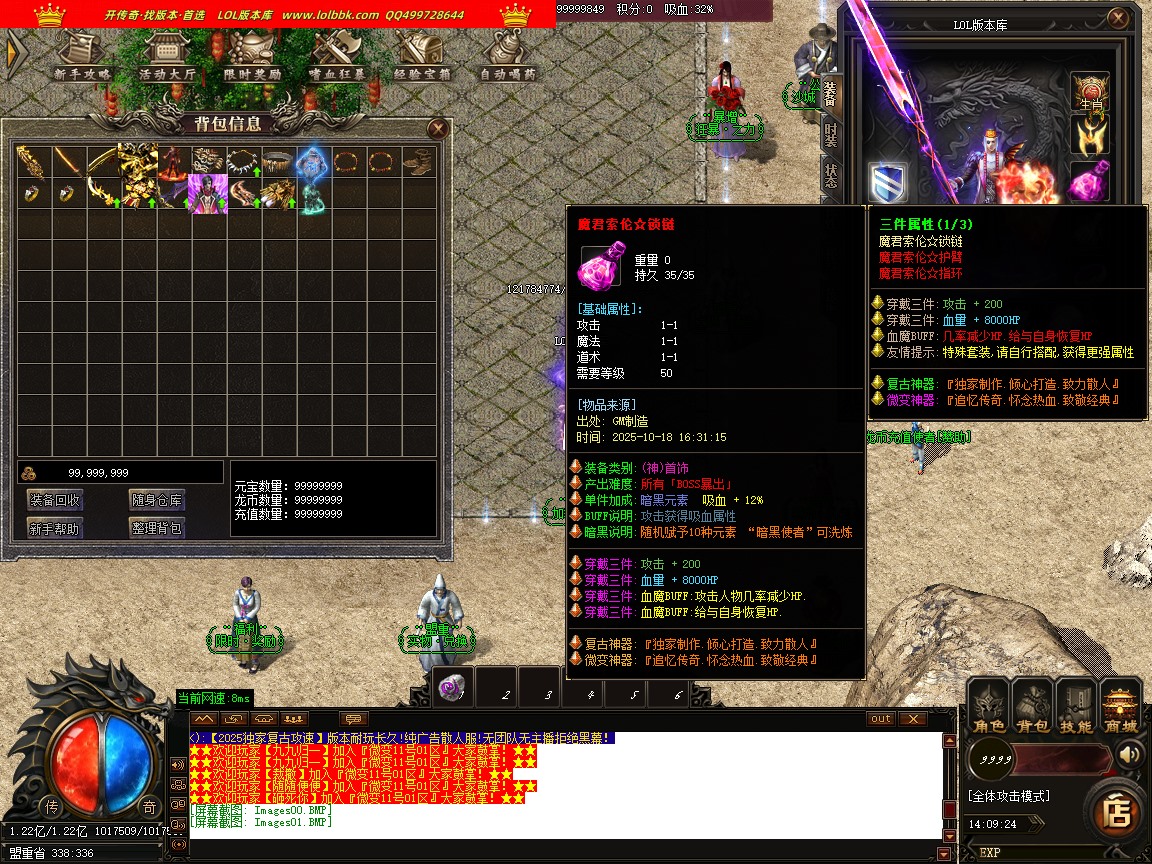
Task: Select the purple-highlighted character costume item
Action: 208,193
